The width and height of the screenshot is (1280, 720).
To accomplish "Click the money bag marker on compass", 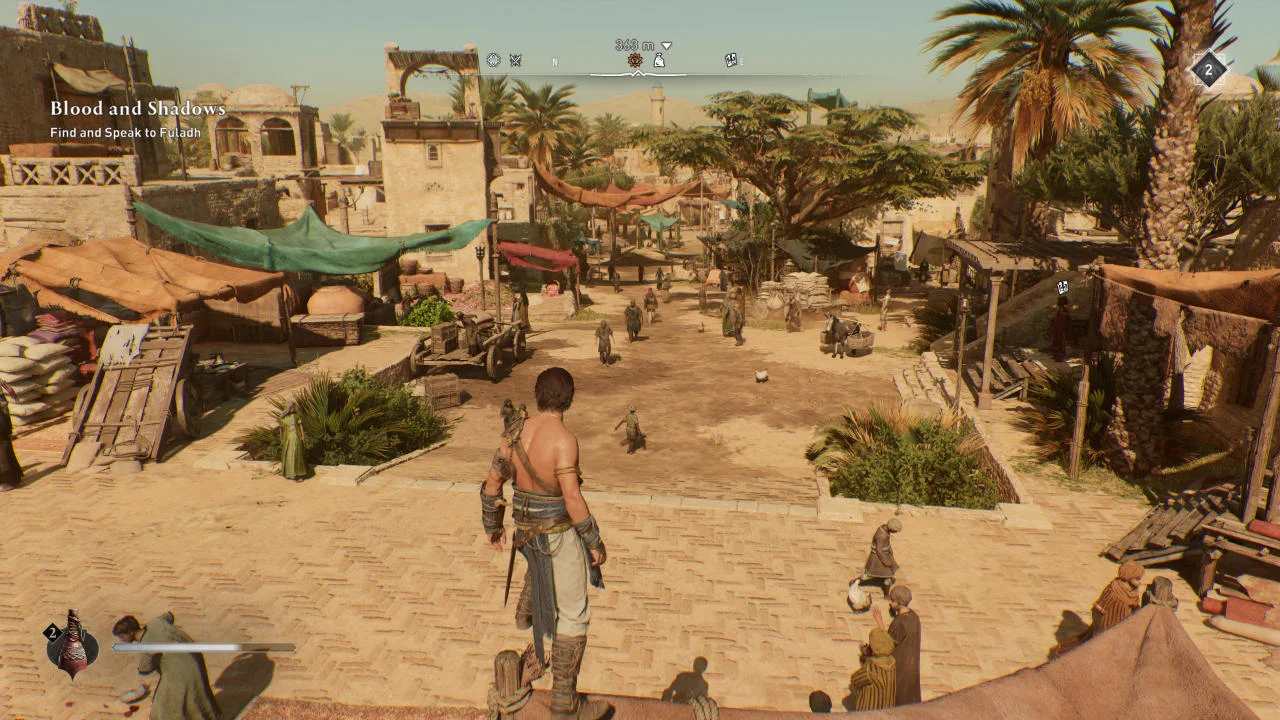I will coord(660,61).
